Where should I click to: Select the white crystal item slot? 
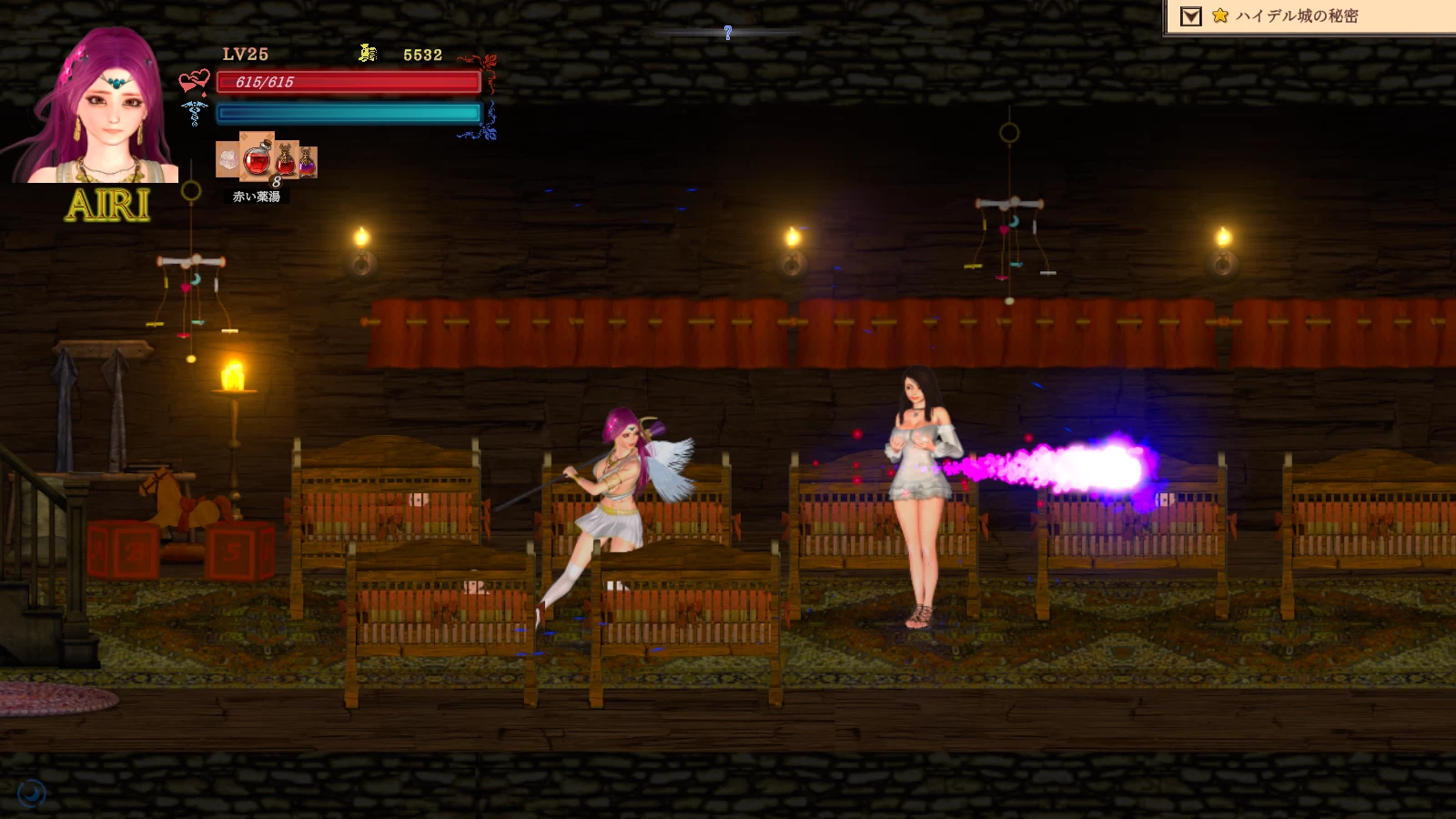(228, 161)
